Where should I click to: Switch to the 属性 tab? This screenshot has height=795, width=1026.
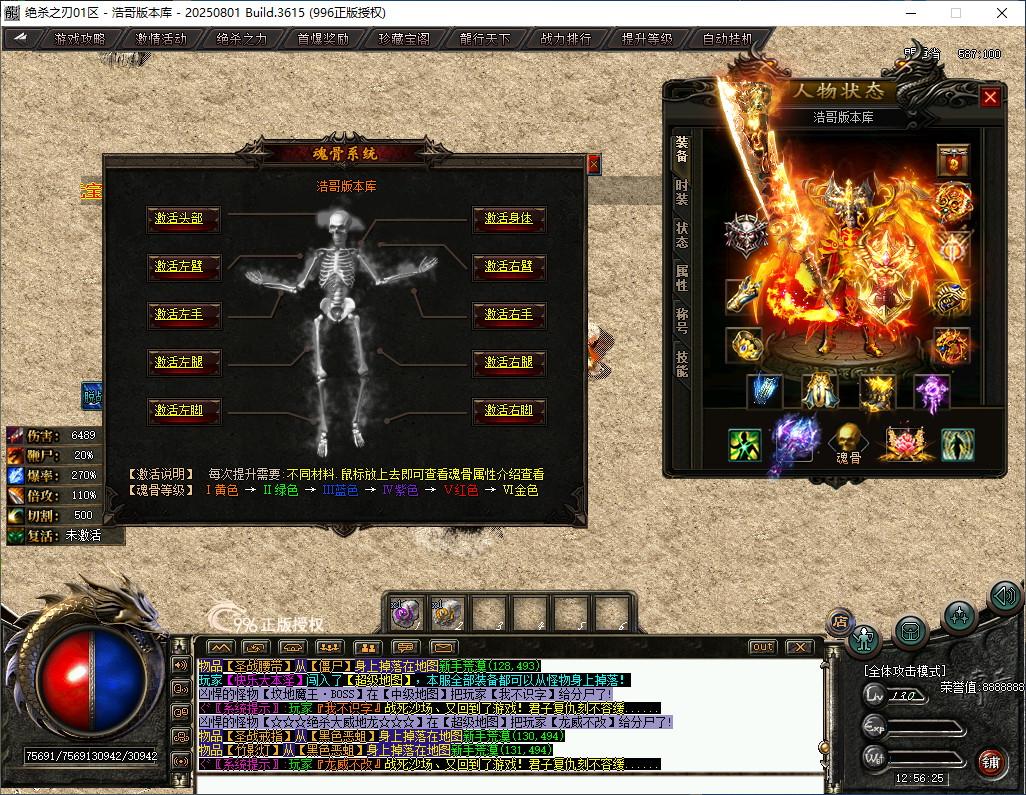(x=682, y=277)
